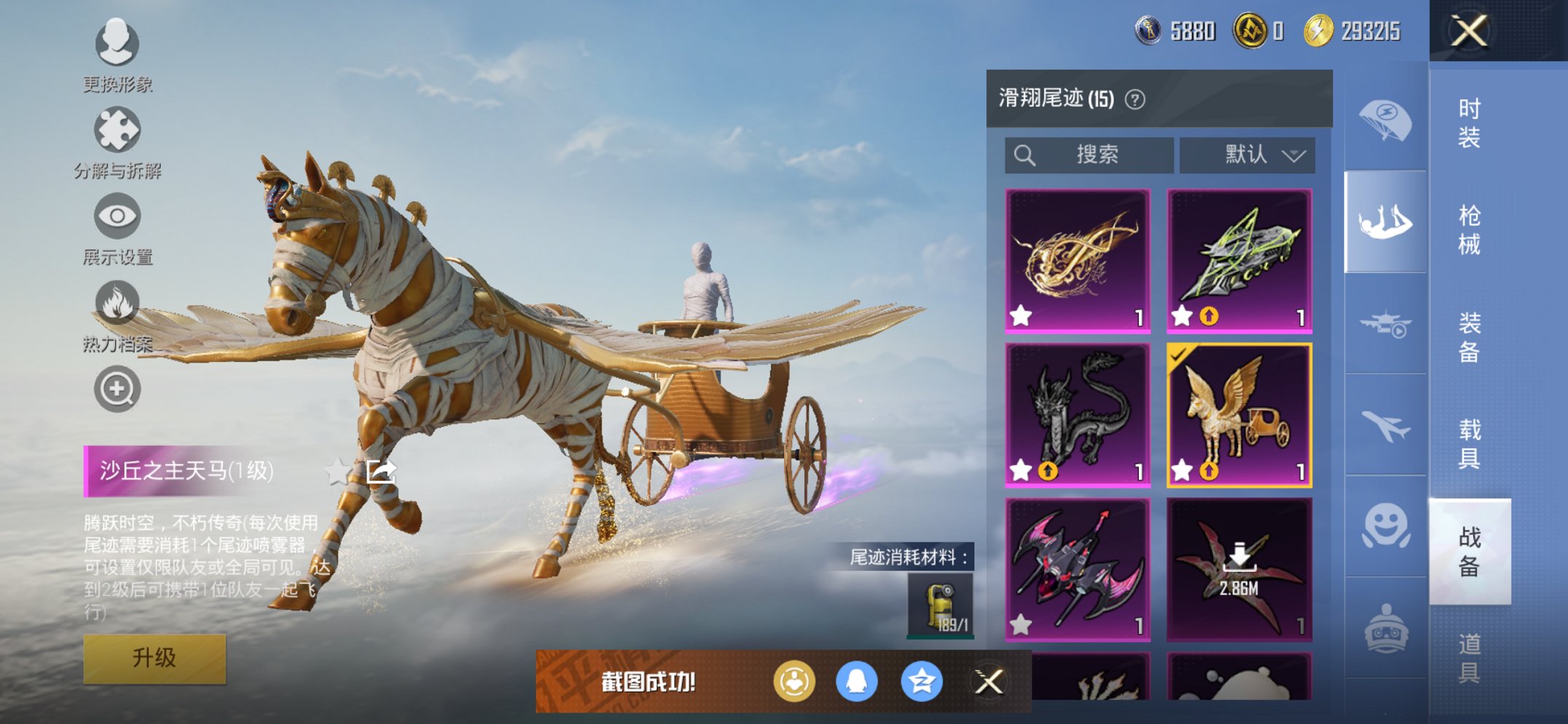Open the 更换形象 avatar icon
This screenshot has height=724, width=1568.
[x=117, y=45]
